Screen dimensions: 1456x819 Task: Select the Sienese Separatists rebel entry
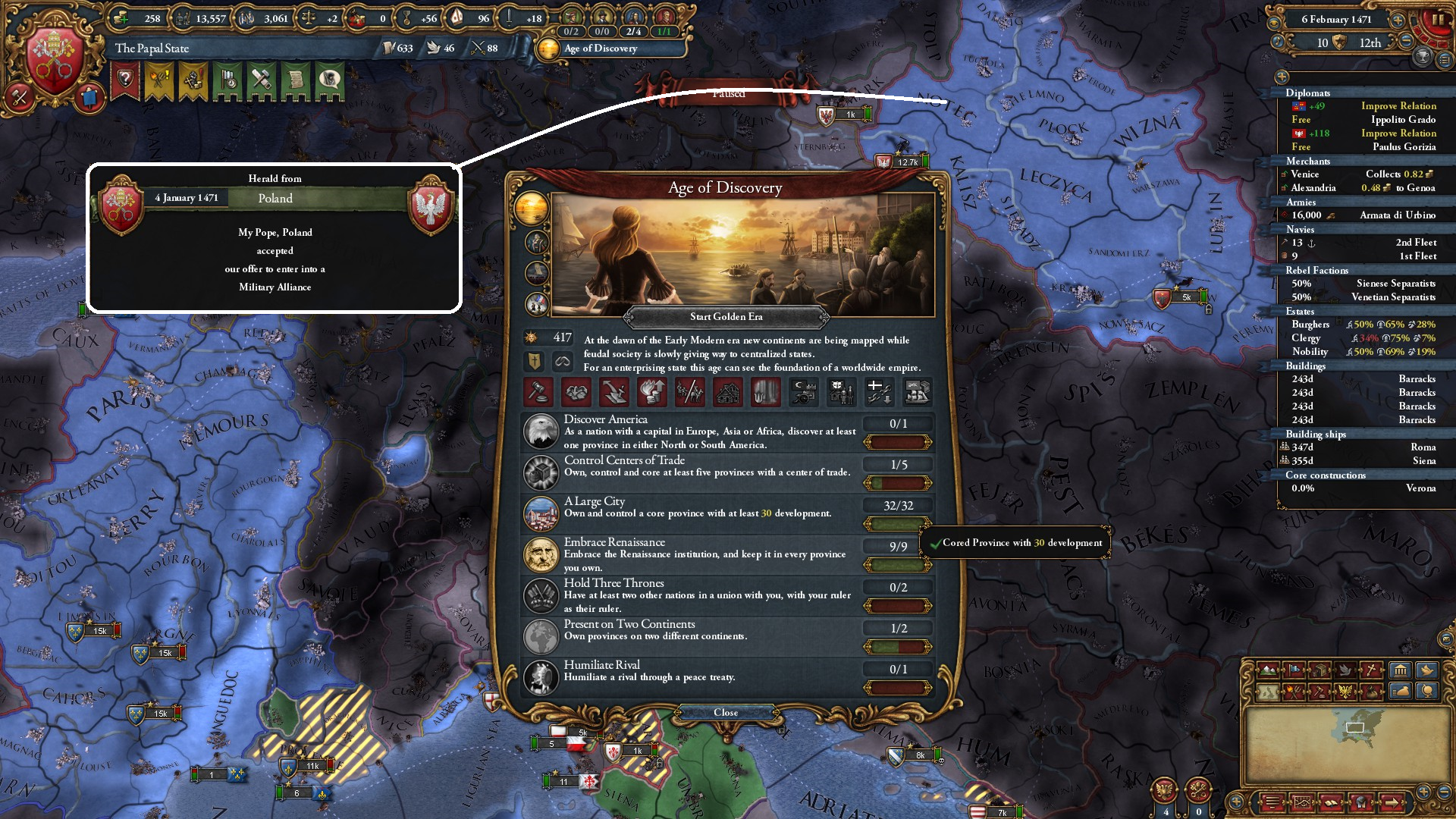pos(1395,284)
